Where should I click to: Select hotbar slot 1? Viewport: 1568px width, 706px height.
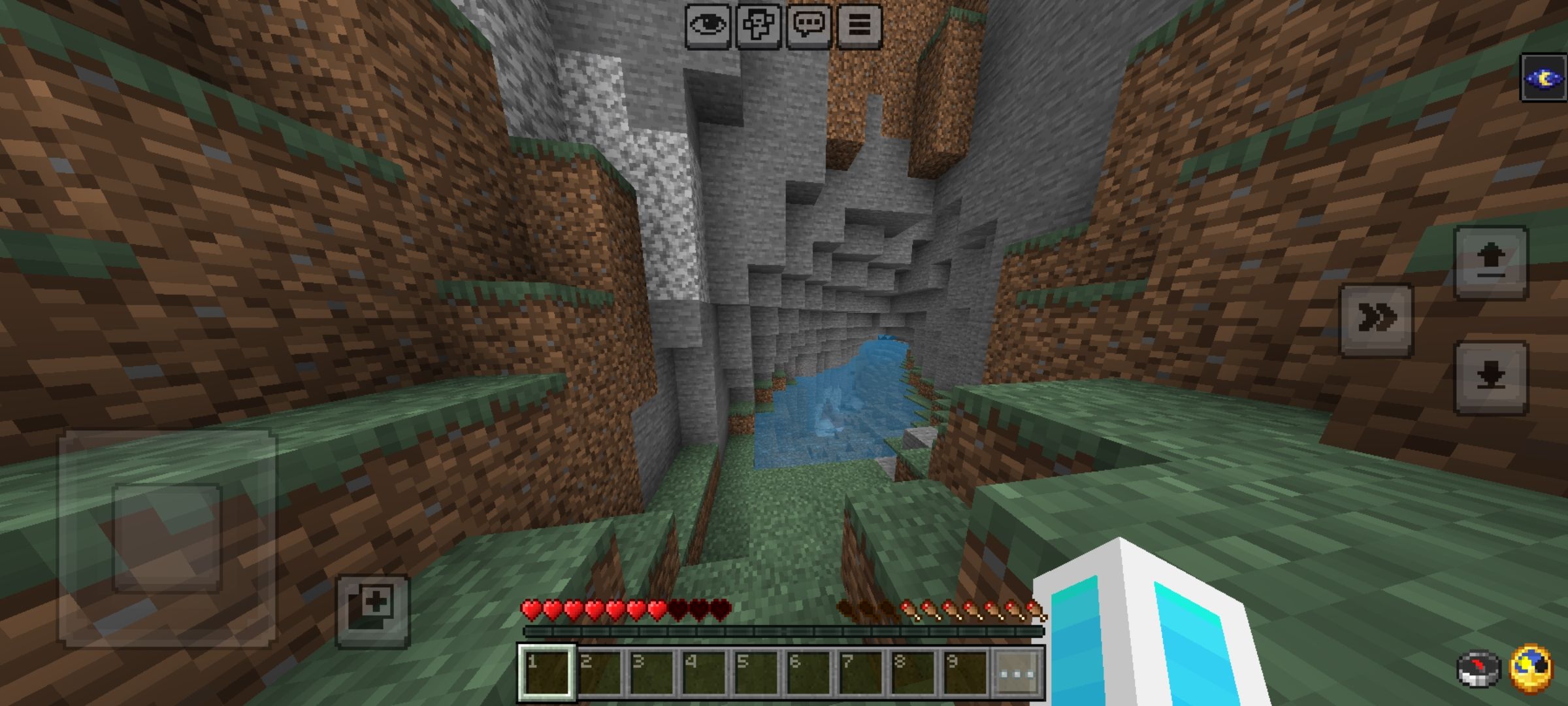(x=547, y=673)
